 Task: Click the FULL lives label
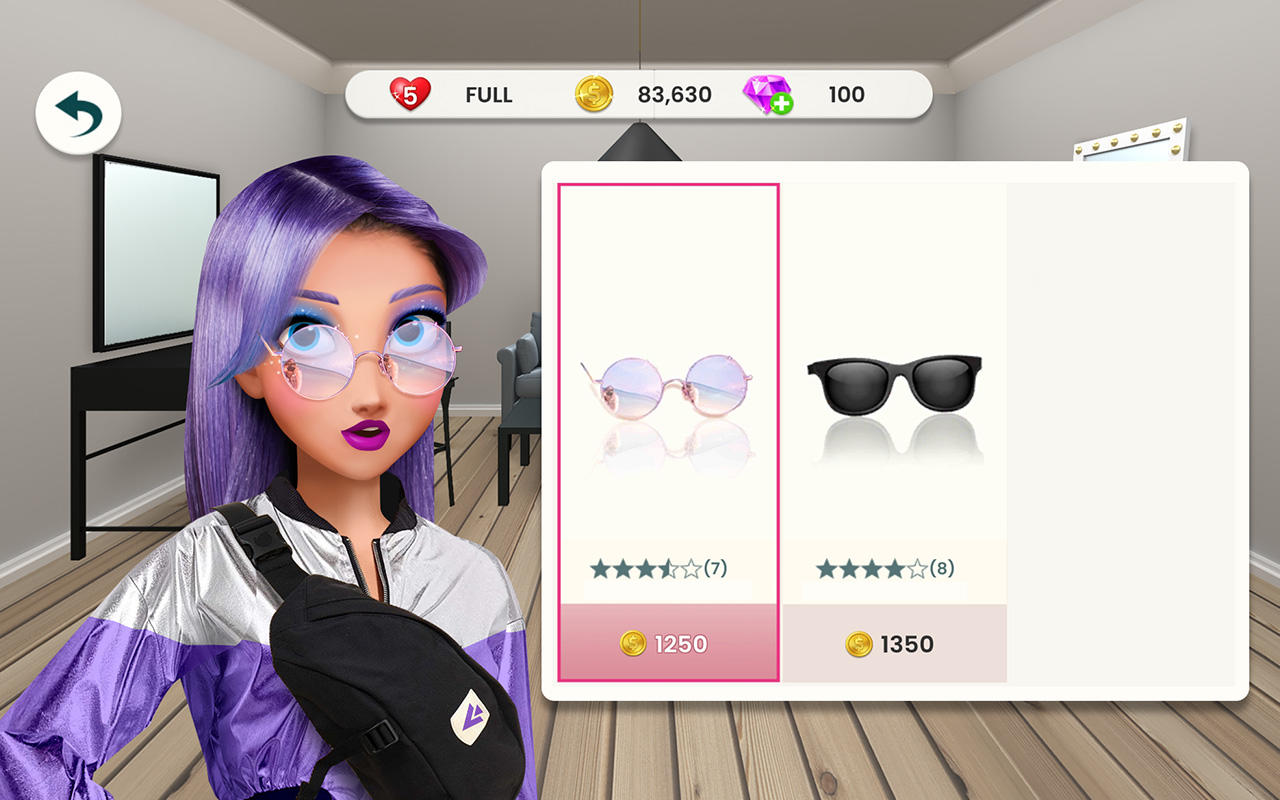pyautogui.click(x=489, y=93)
